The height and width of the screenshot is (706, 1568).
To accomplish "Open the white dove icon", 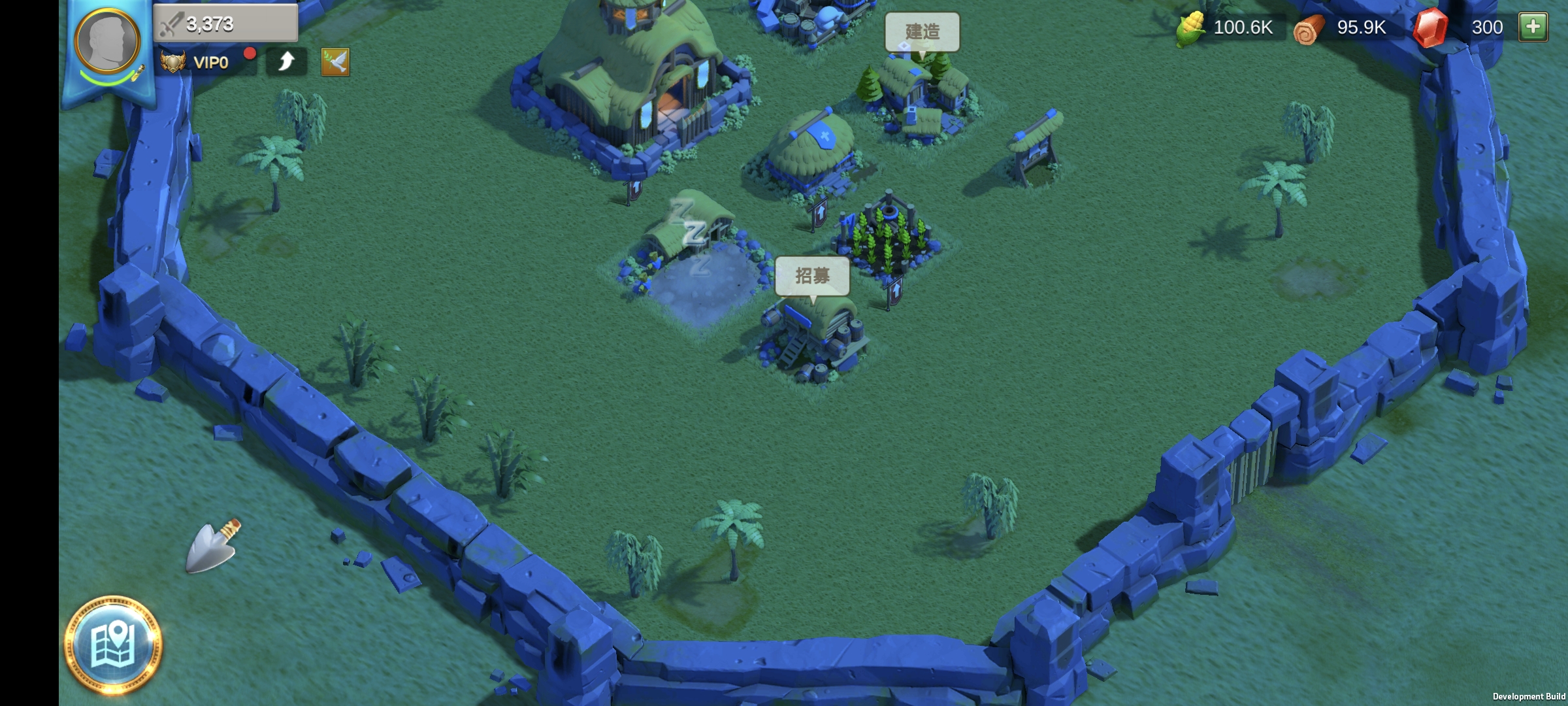I will pos(335,63).
